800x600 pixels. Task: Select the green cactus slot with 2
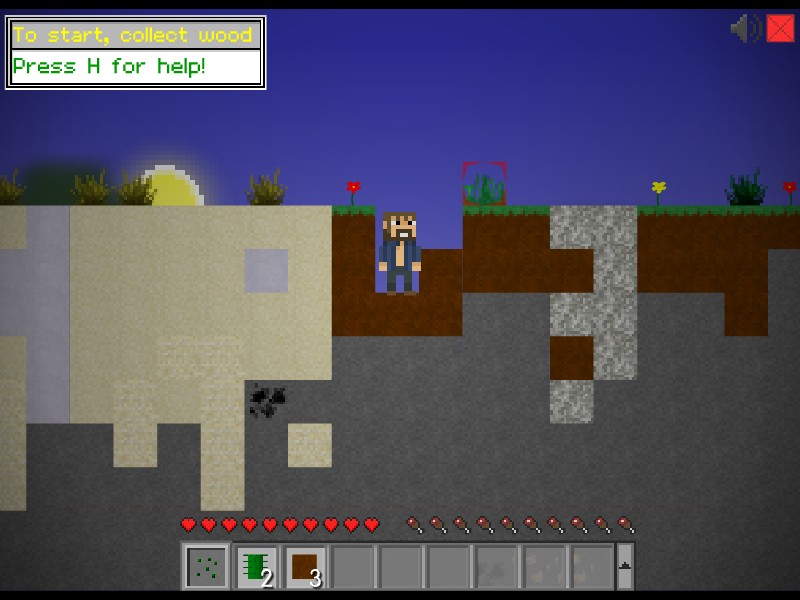pos(257,567)
